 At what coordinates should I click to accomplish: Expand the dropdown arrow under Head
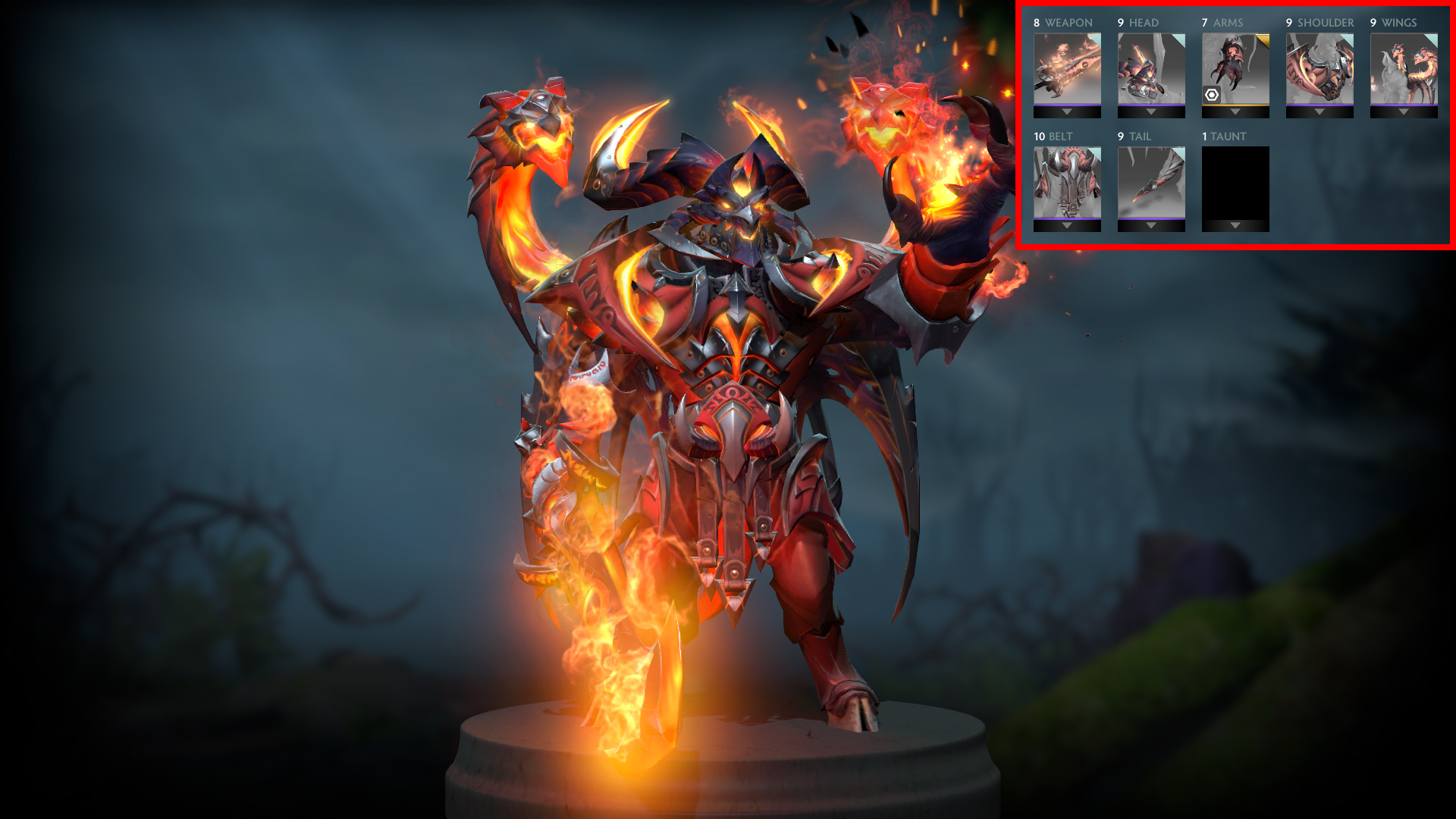[x=1151, y=112]
